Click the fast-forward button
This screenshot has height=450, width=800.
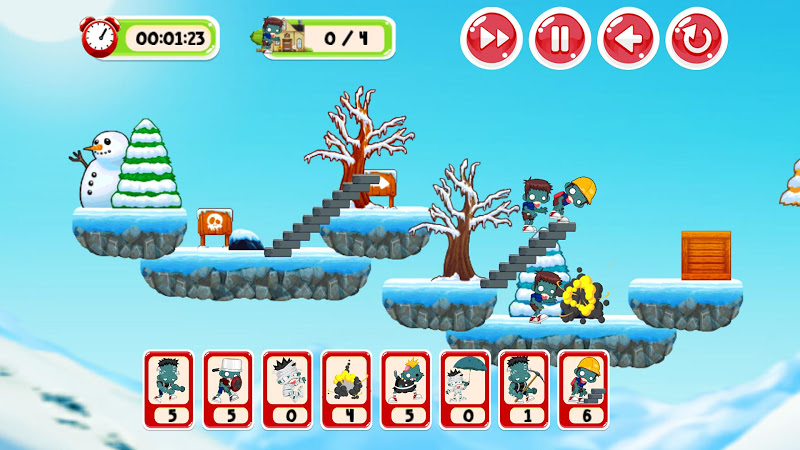coord(491,39)
